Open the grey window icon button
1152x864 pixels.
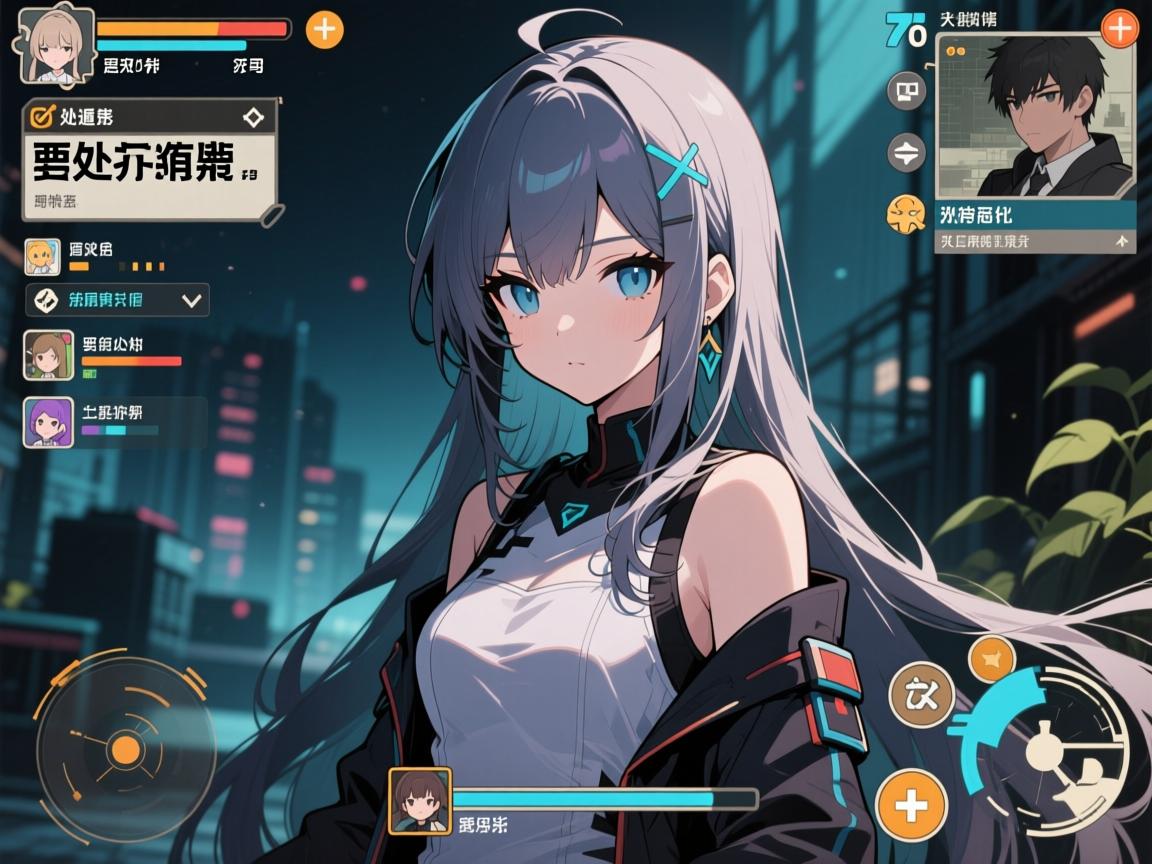click(x=907, y=92)
